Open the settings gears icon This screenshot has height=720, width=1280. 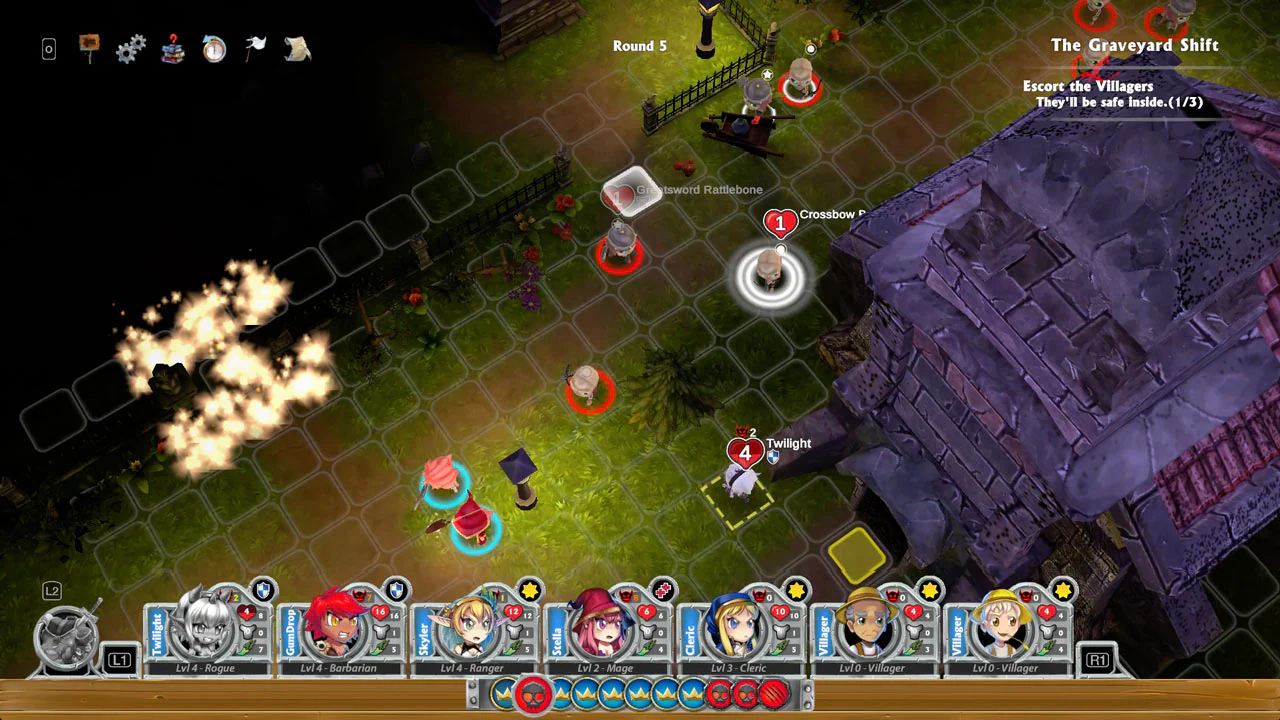click(131, 49)
